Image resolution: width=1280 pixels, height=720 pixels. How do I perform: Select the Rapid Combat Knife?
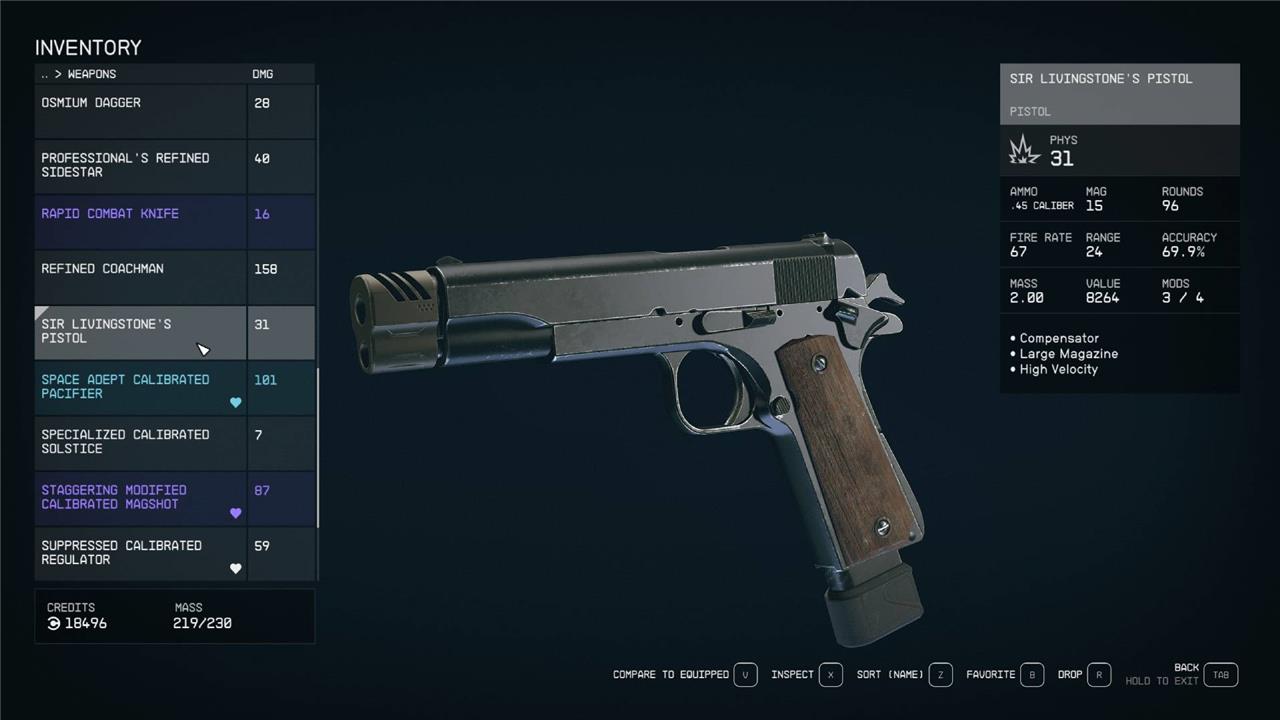(x=140, y=221)
